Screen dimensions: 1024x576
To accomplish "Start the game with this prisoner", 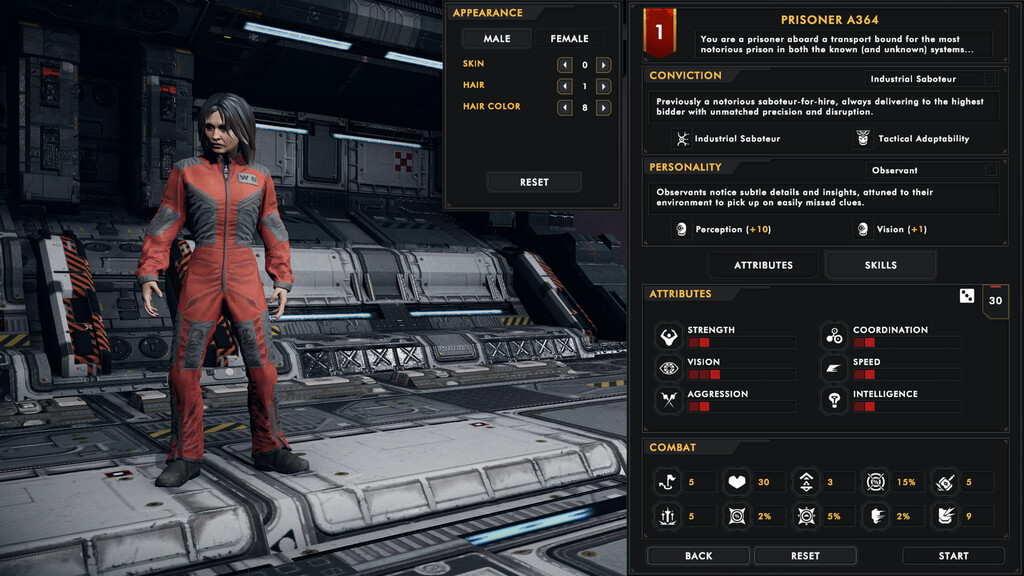I will tap(953, 556).
